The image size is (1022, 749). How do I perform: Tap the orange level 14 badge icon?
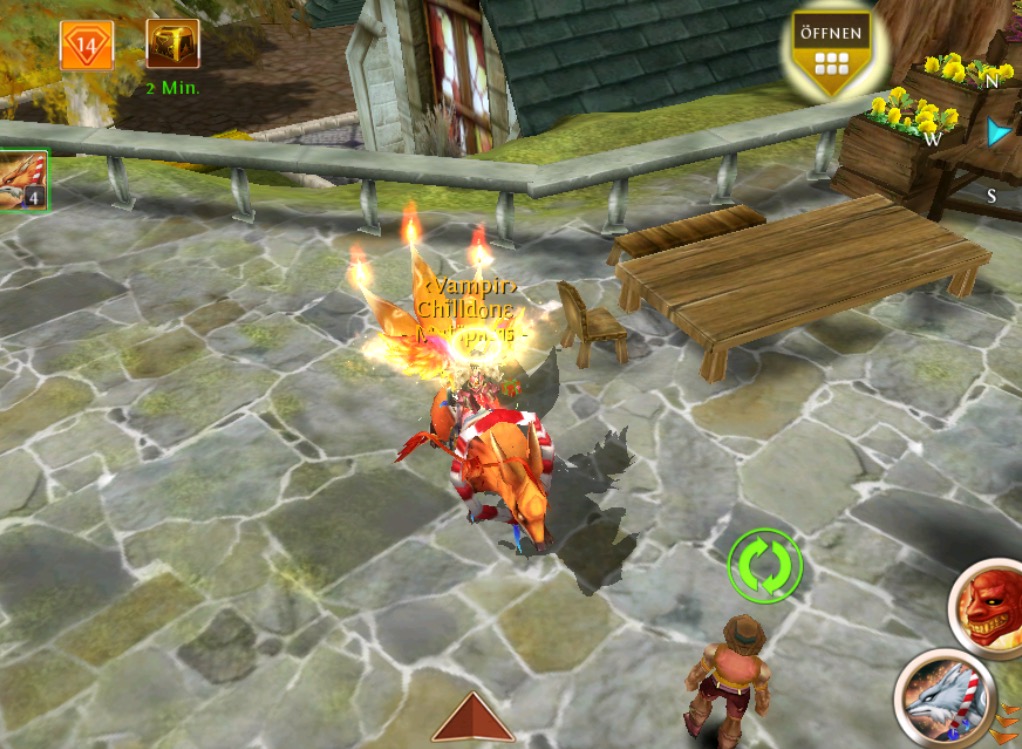click(x=86, y=45)
